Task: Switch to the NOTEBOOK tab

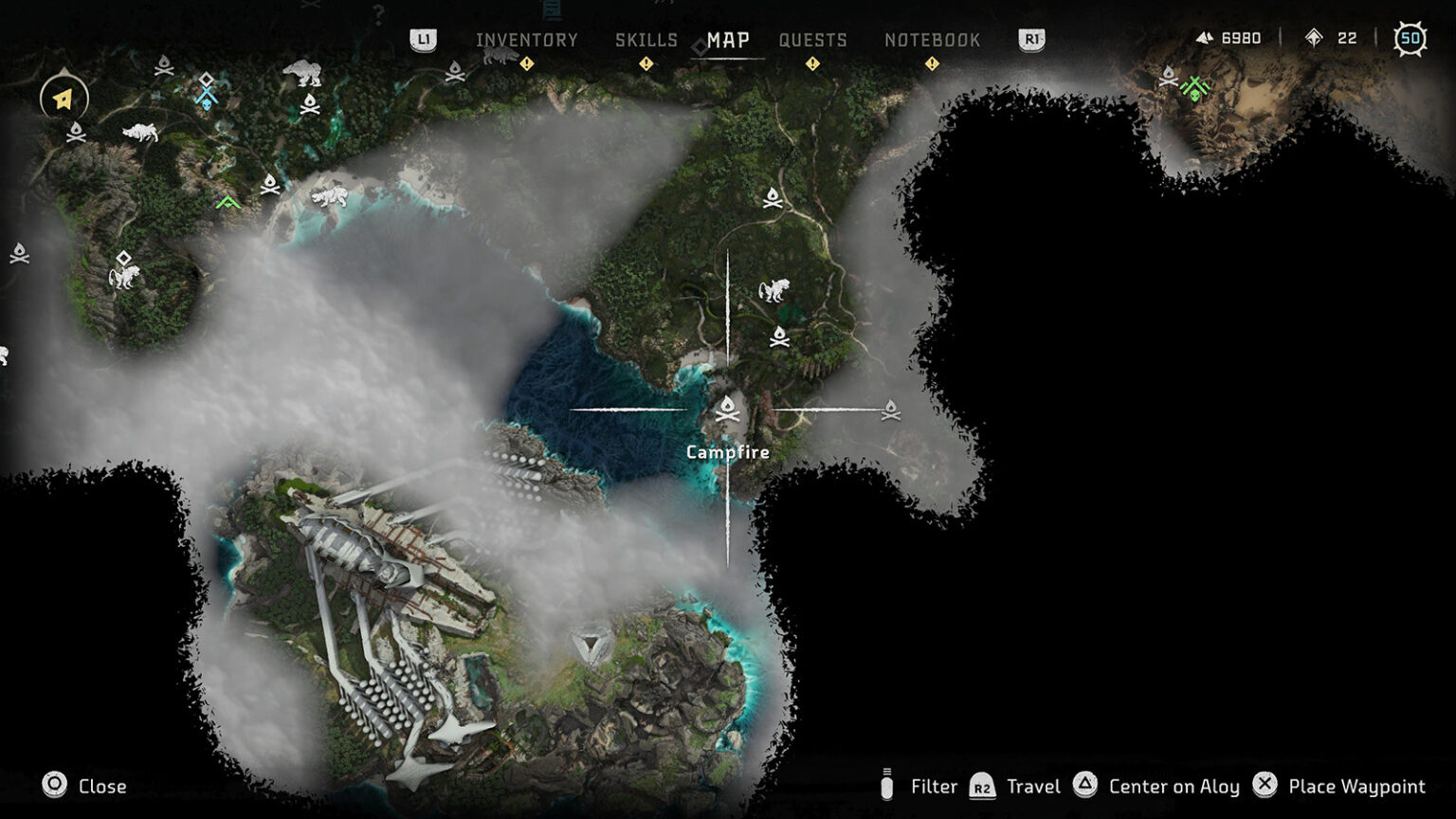Action: pos(933,41)
